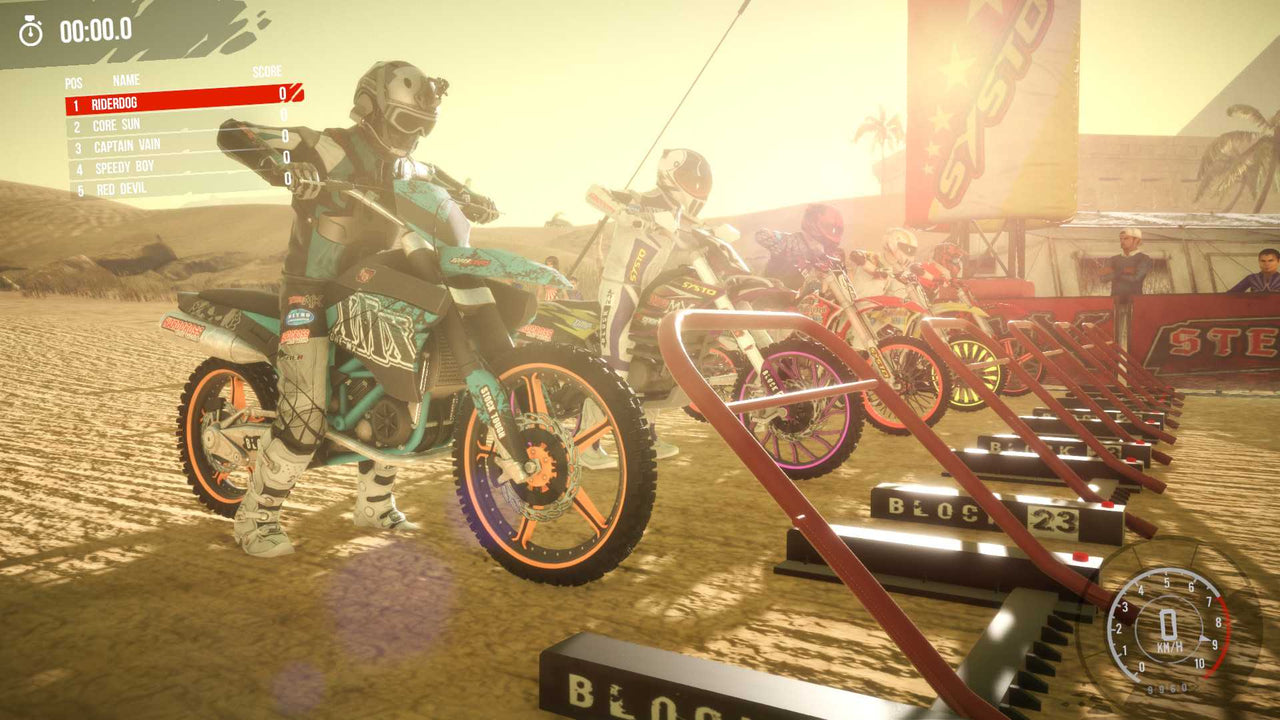The height and width of the screenshot is (720, 1280).
Task: Click the race timer showing 00:00.0
Action: click(x=95, y=29)
